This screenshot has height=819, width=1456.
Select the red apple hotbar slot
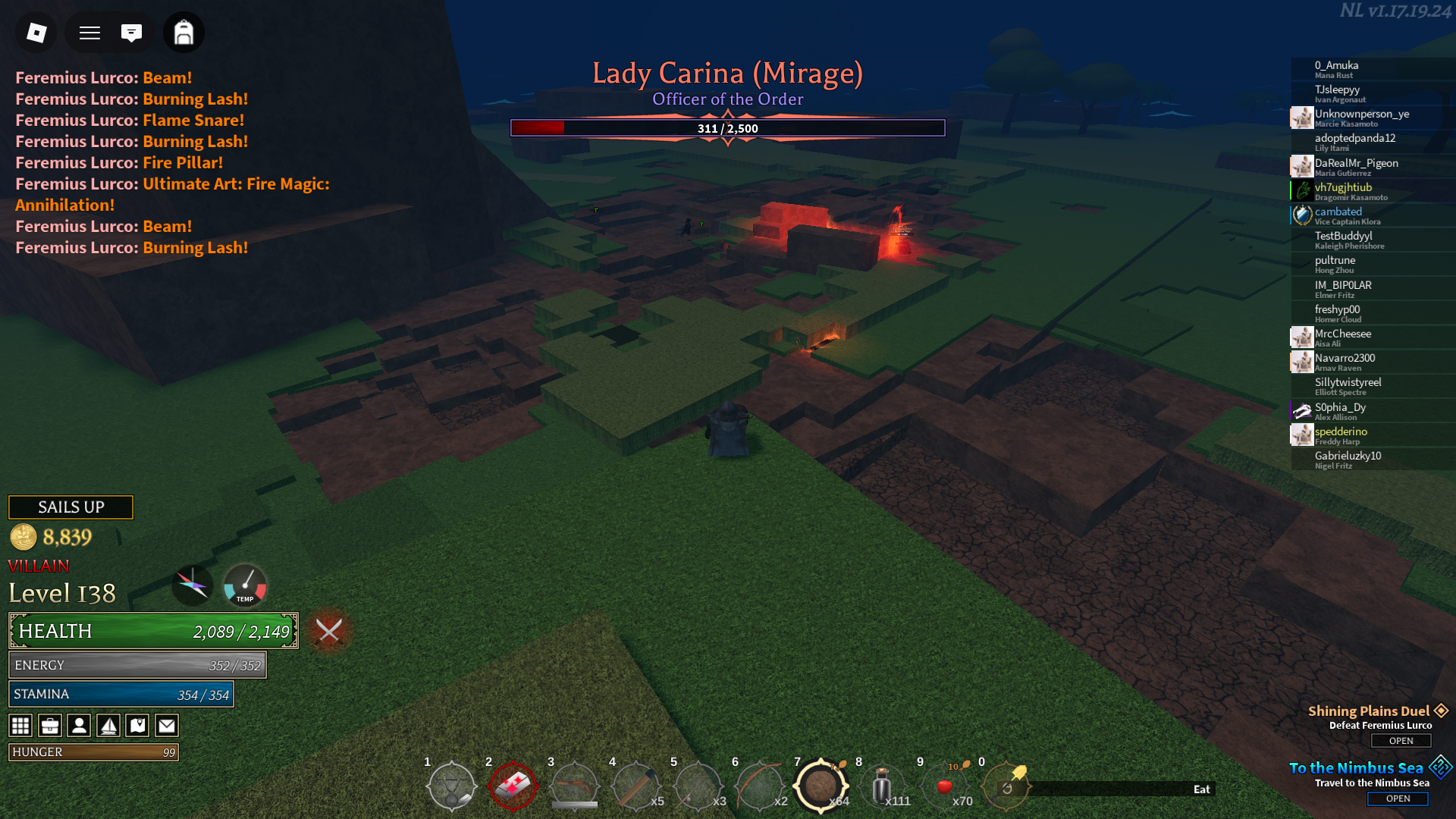(944, 786)
